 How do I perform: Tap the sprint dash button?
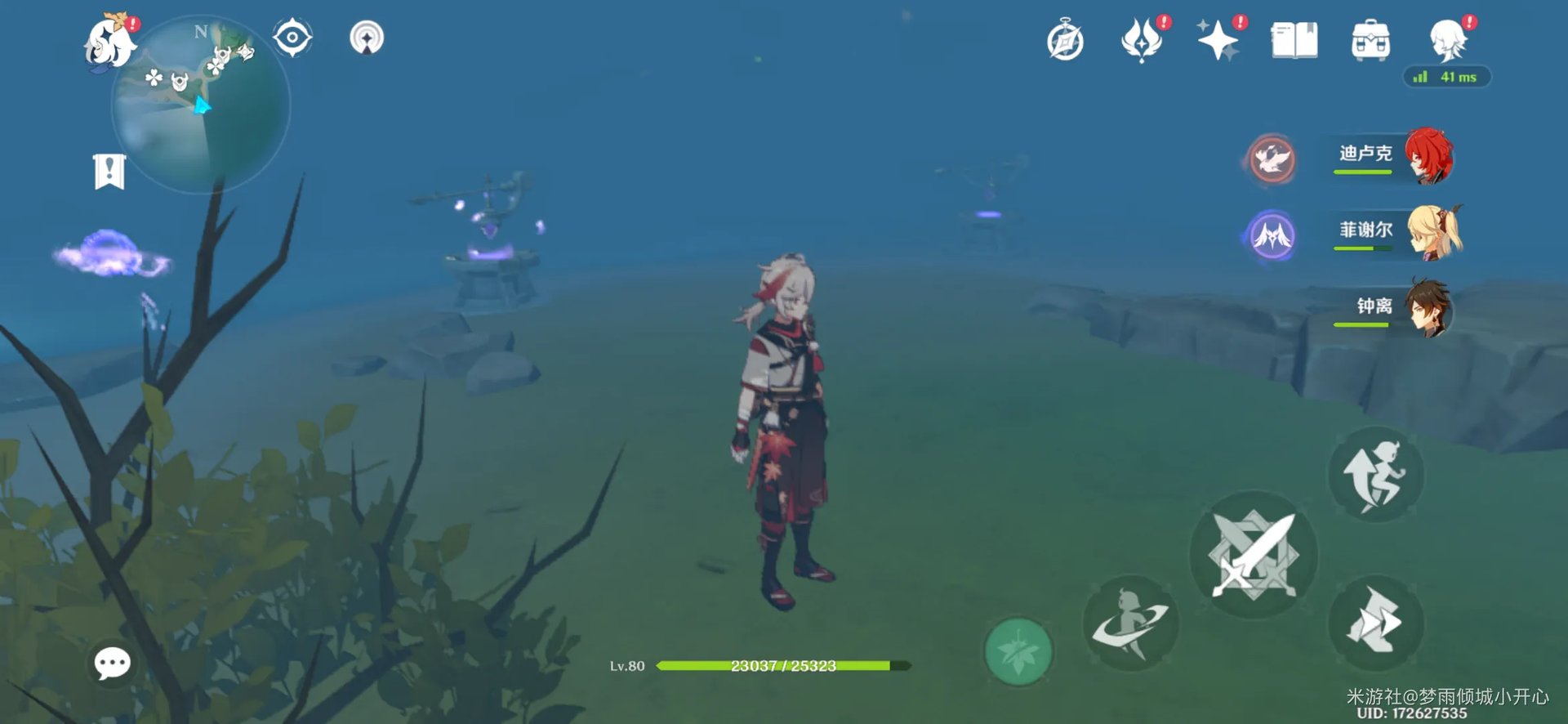coord(1376,623)
